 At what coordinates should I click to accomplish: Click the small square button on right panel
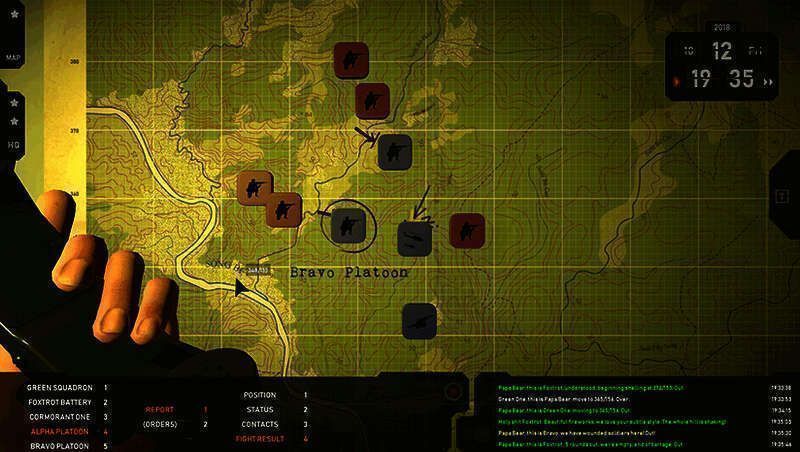(x=782, y=195)
